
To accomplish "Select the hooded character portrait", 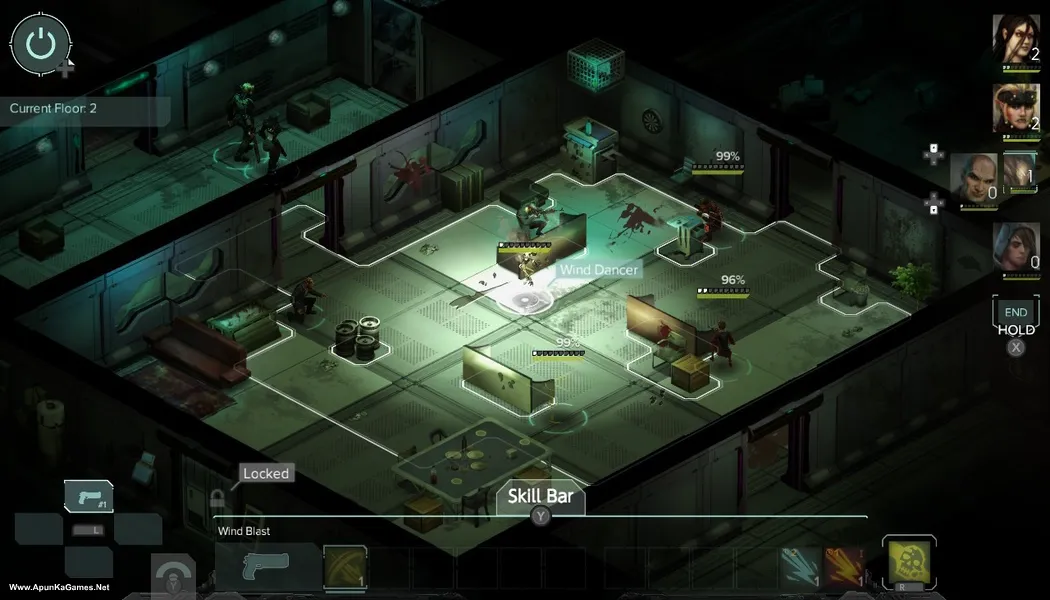I will coord(1015,245).
